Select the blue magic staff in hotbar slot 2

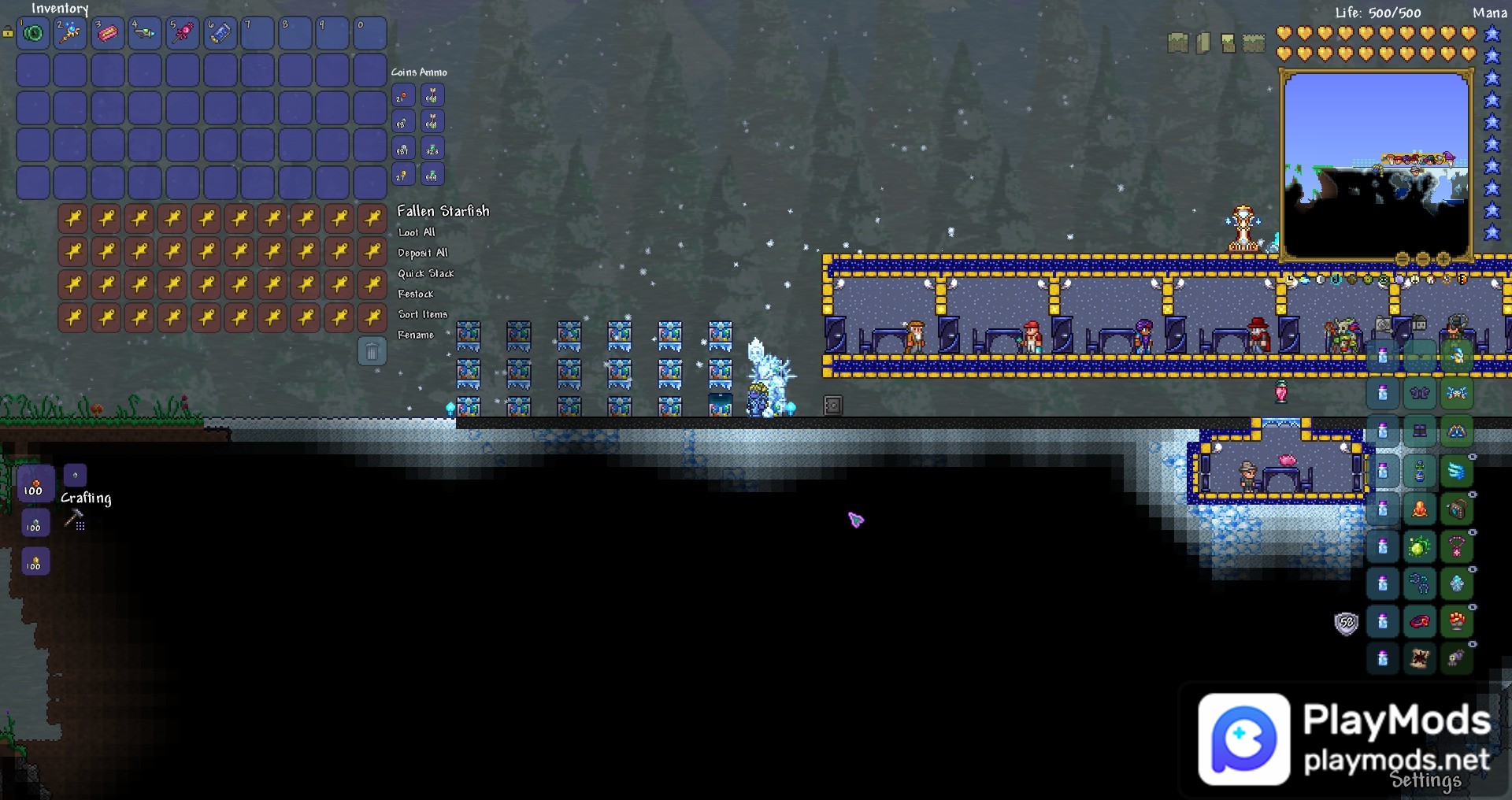click(71, 33)
